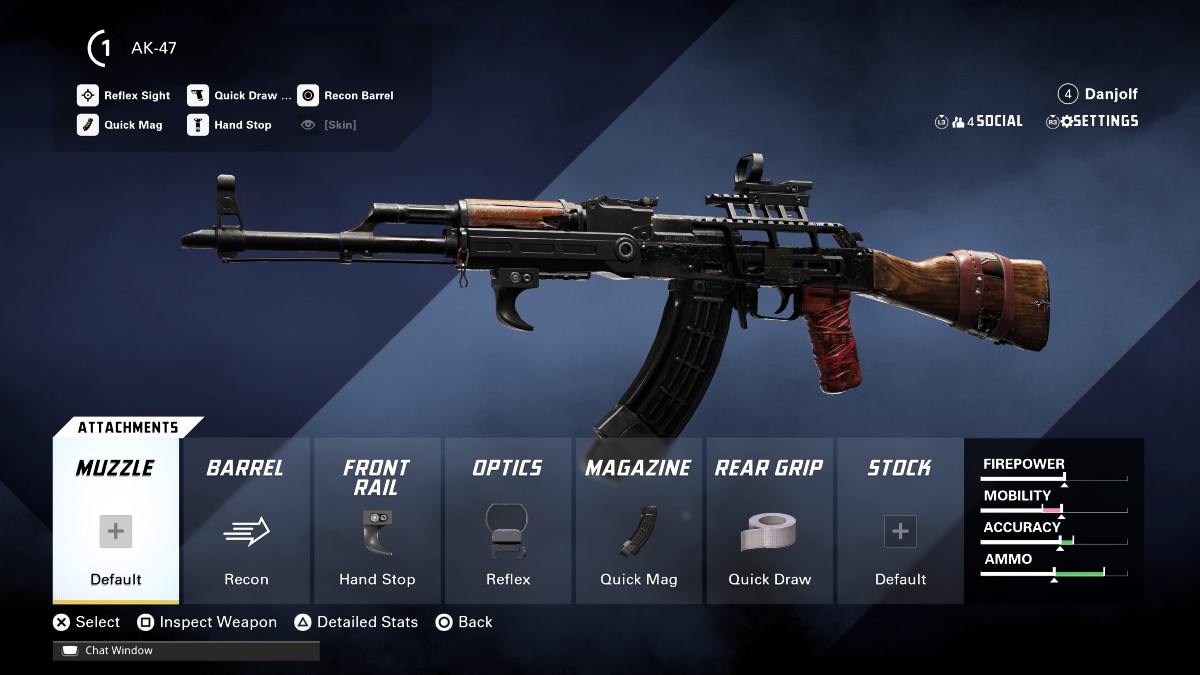This screenshot has height=675, width=1200.
Task: Go Back from the attachments screen
Action: tap(465, 622)
